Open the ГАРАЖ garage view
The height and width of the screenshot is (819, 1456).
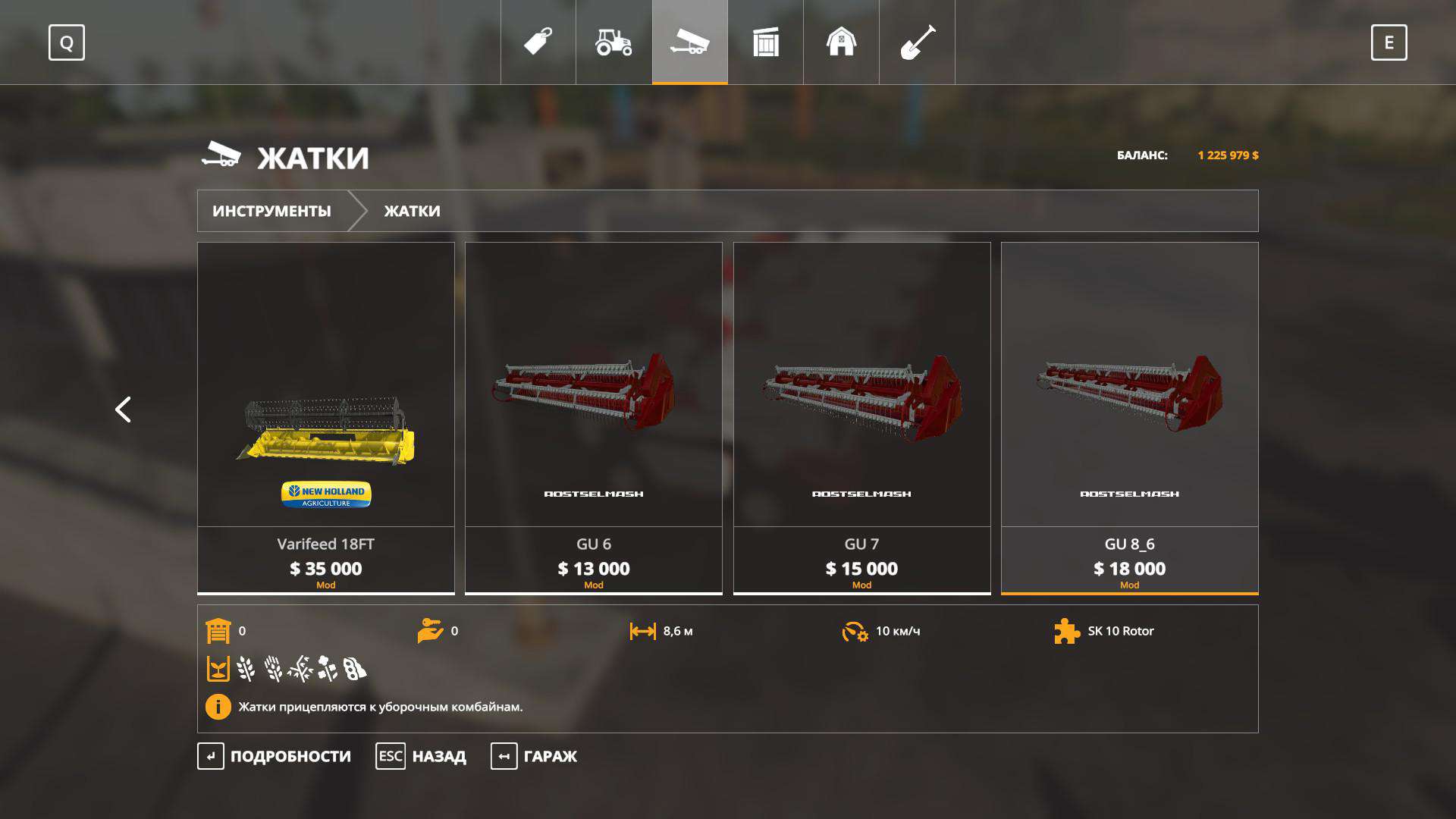(x=535, y=756)
